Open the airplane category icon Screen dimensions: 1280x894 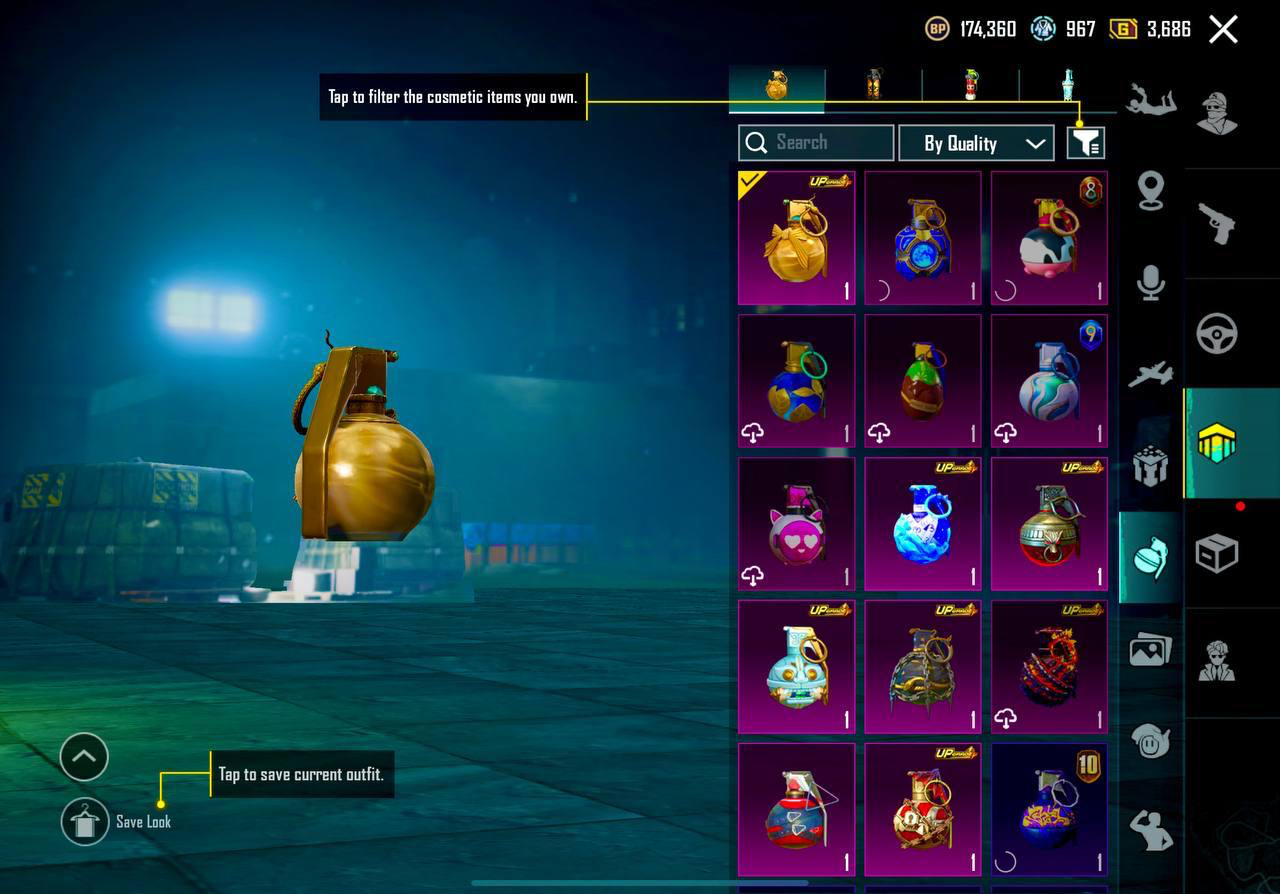(x=1151, y=375)
